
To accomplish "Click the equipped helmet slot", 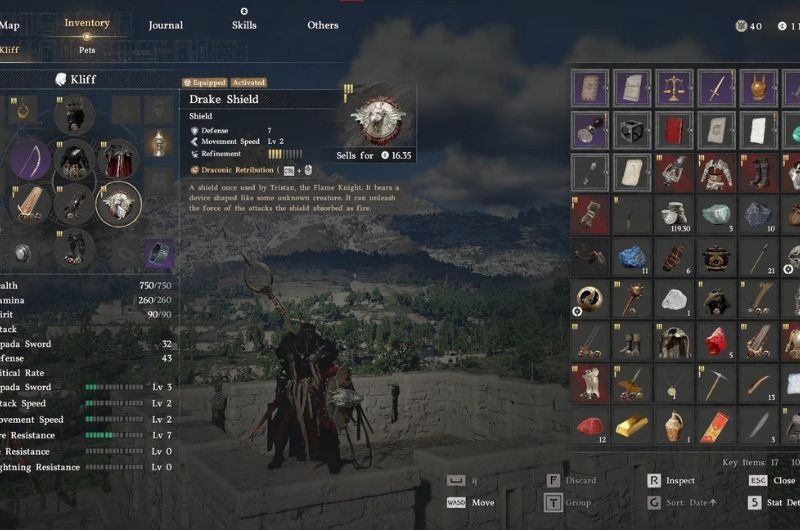I will 75,114.
